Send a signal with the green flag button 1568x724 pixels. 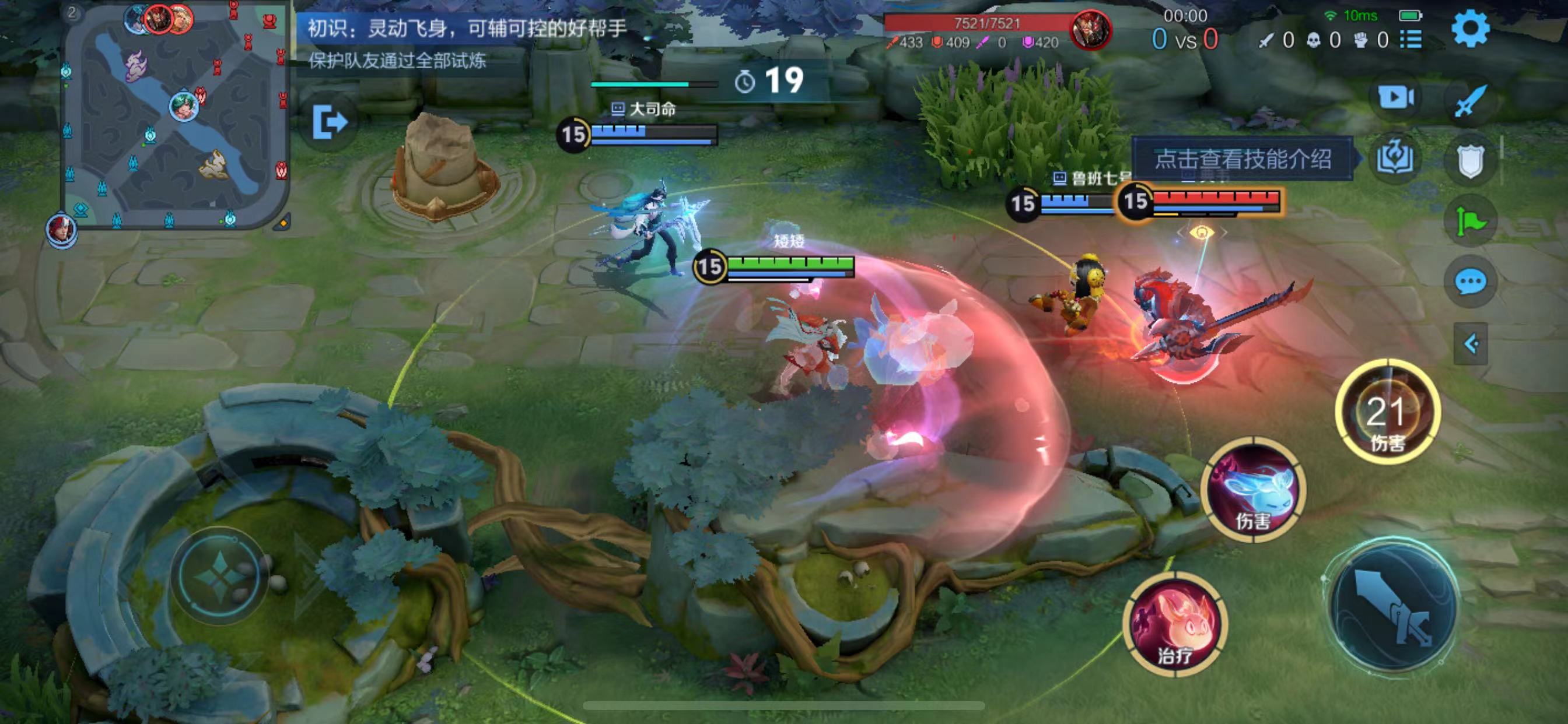click(x=1471, y=222)
